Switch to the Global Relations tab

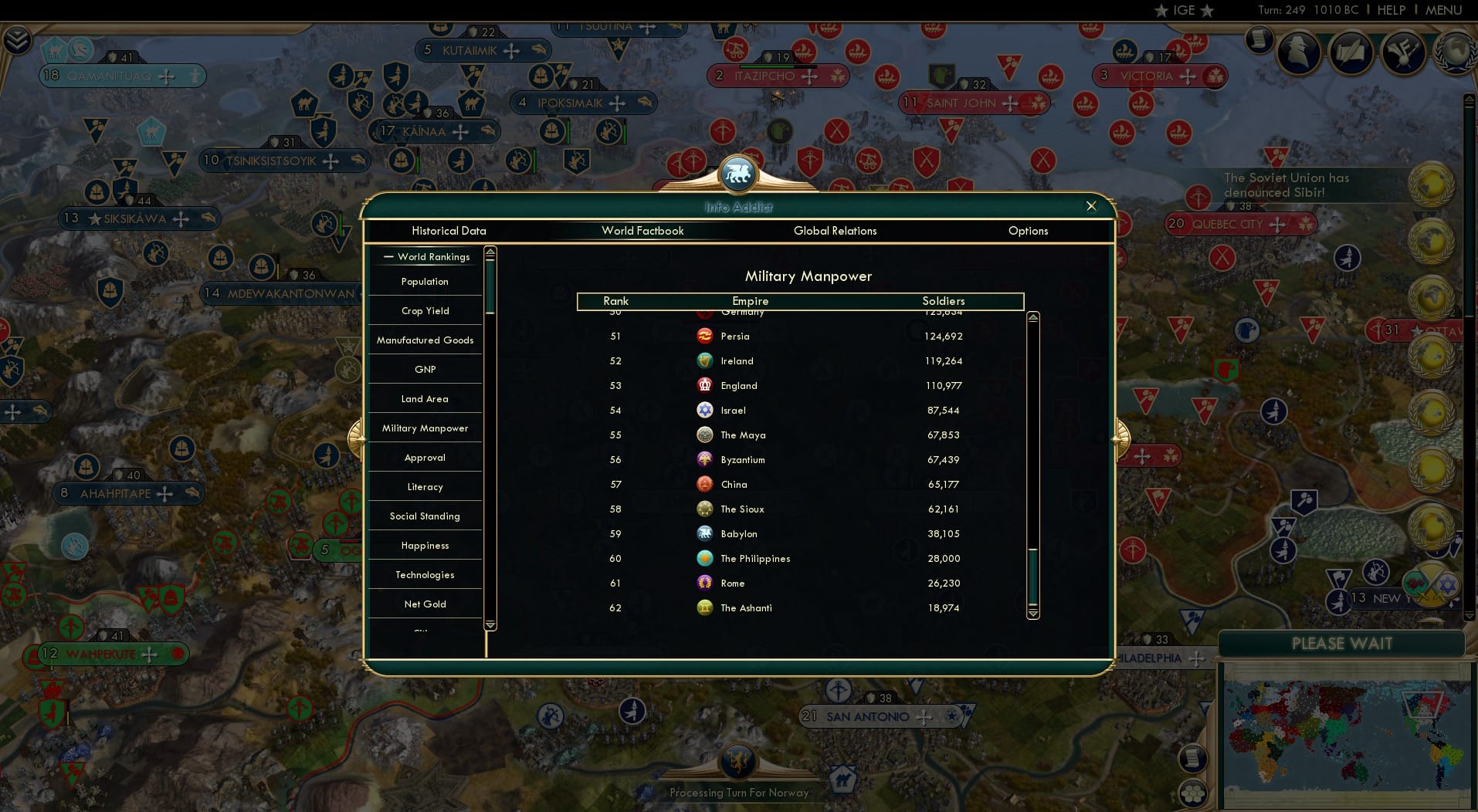point(836,231)
